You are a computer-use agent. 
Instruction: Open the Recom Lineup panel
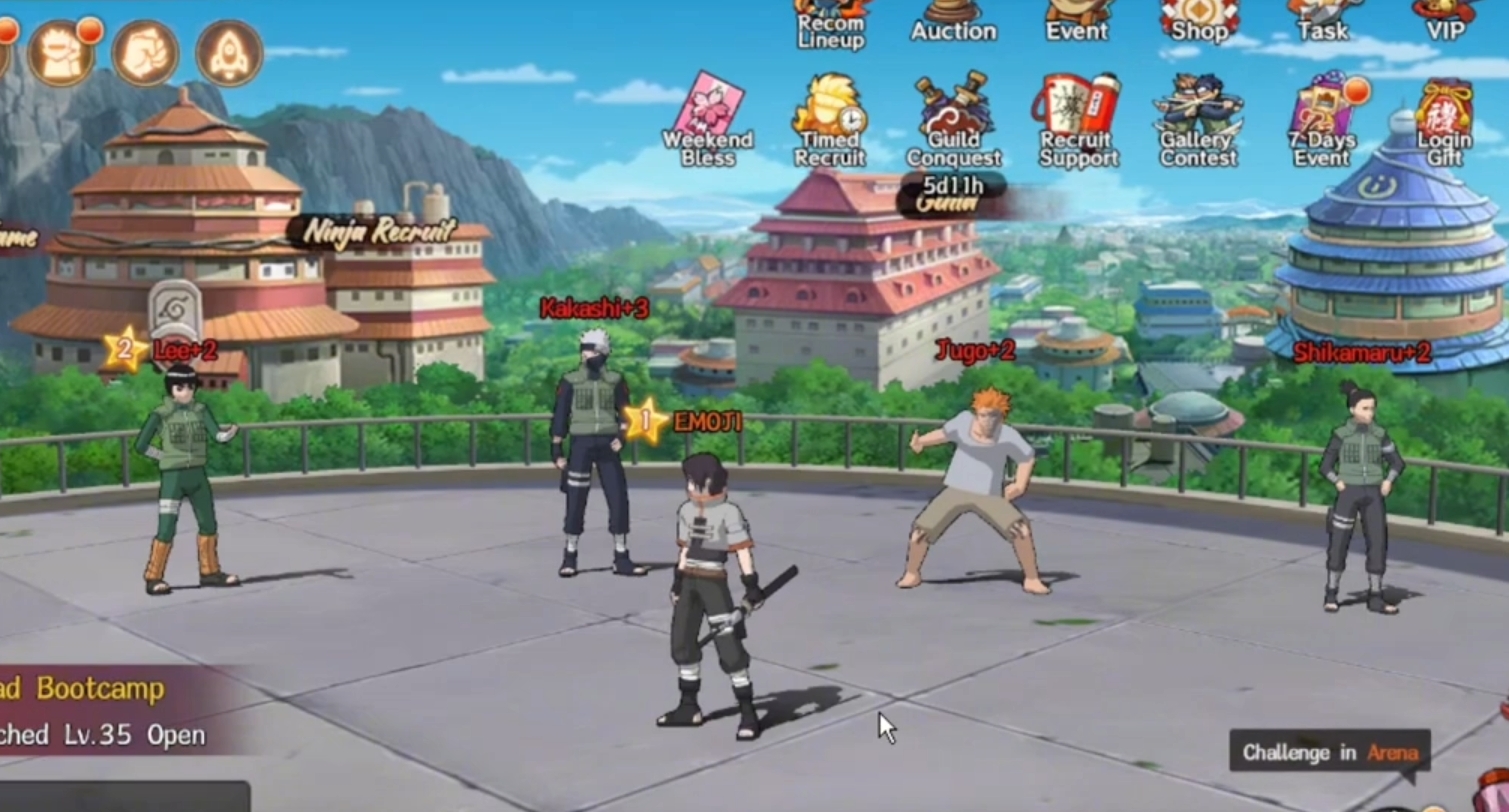828,20
